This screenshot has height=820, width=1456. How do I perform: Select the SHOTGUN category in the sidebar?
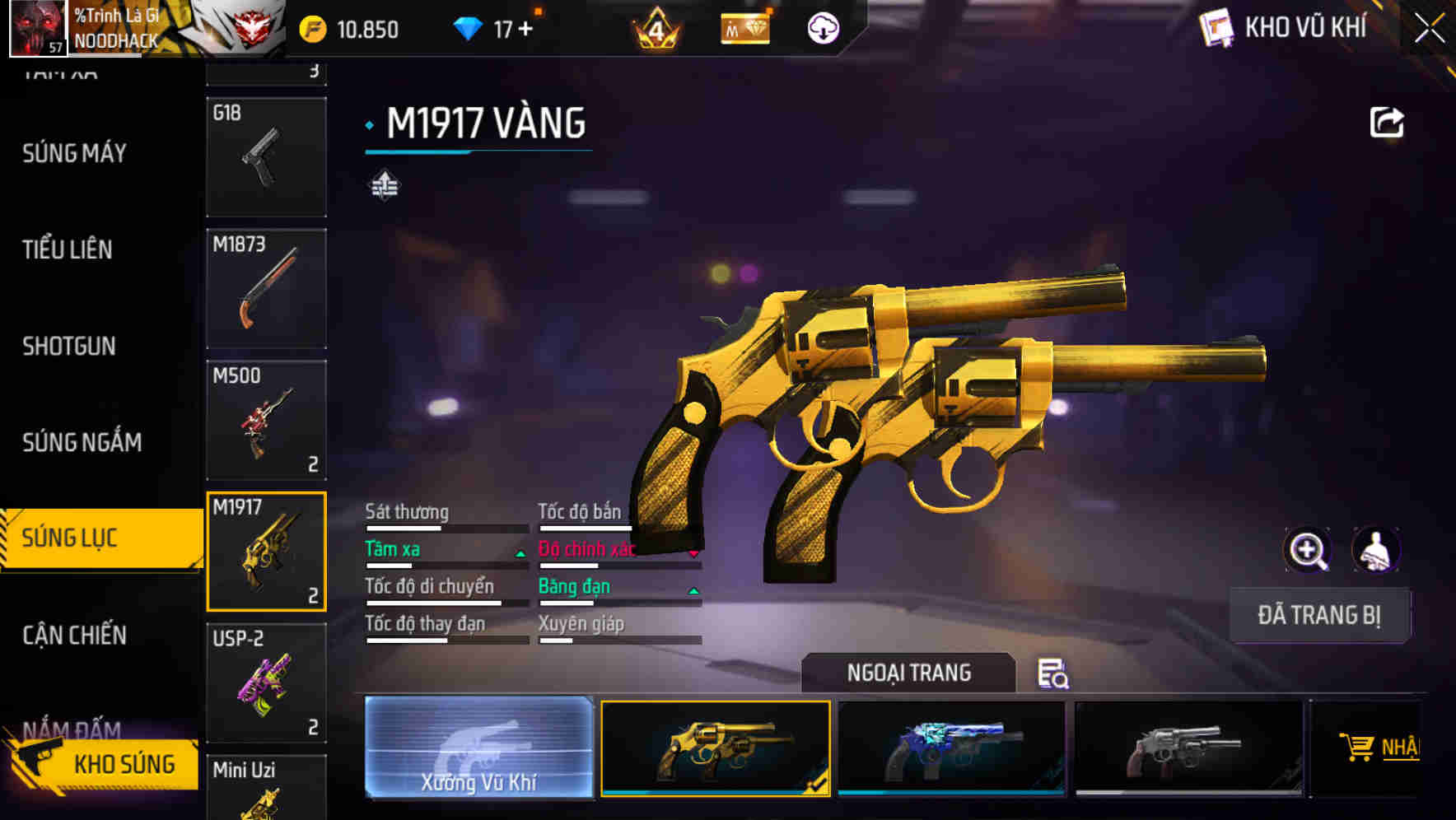pos(69,347)
